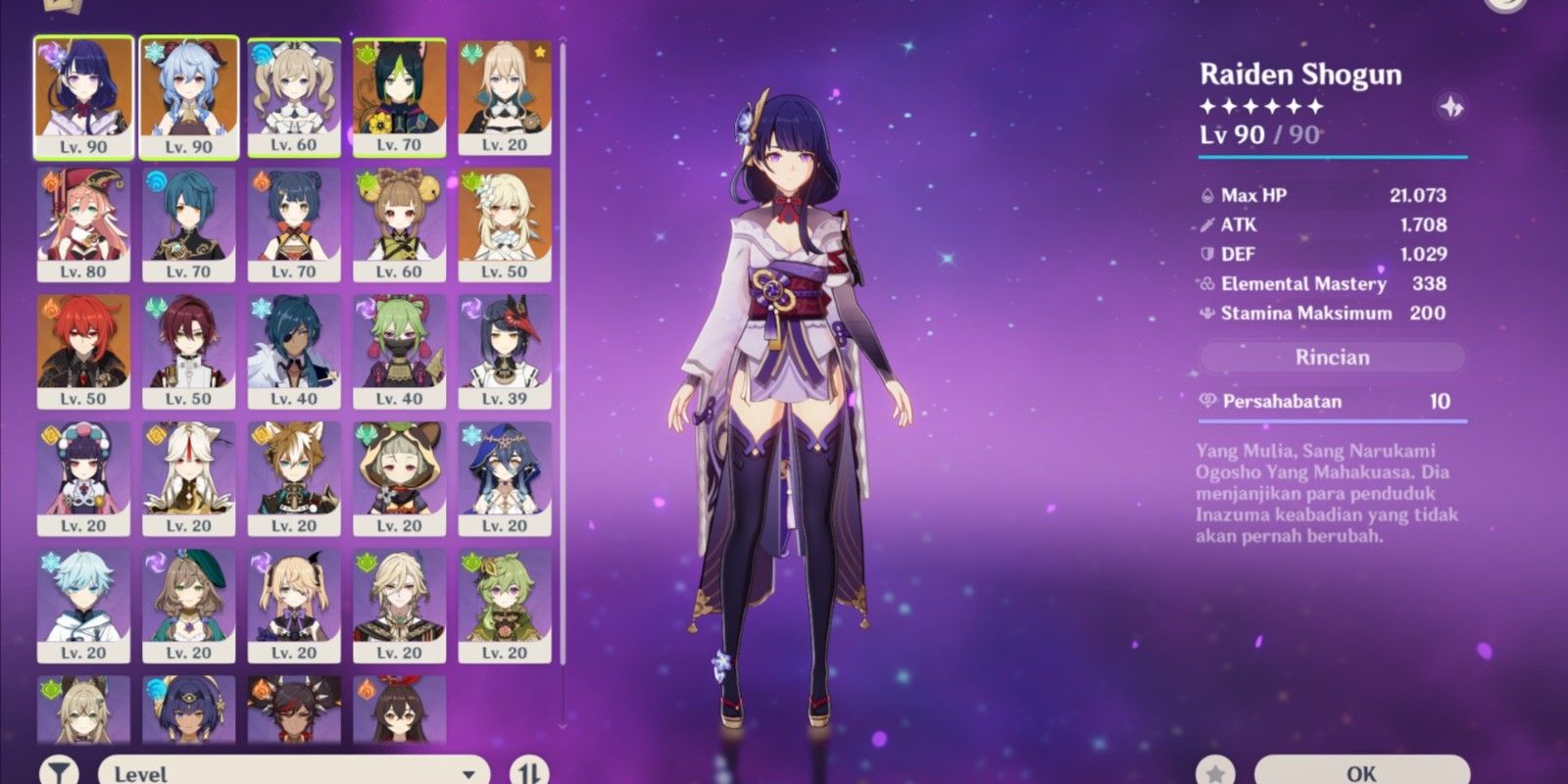Click the Persahabatan friendship icon
1568x784 pixels.
click(x=1208, y=402)
